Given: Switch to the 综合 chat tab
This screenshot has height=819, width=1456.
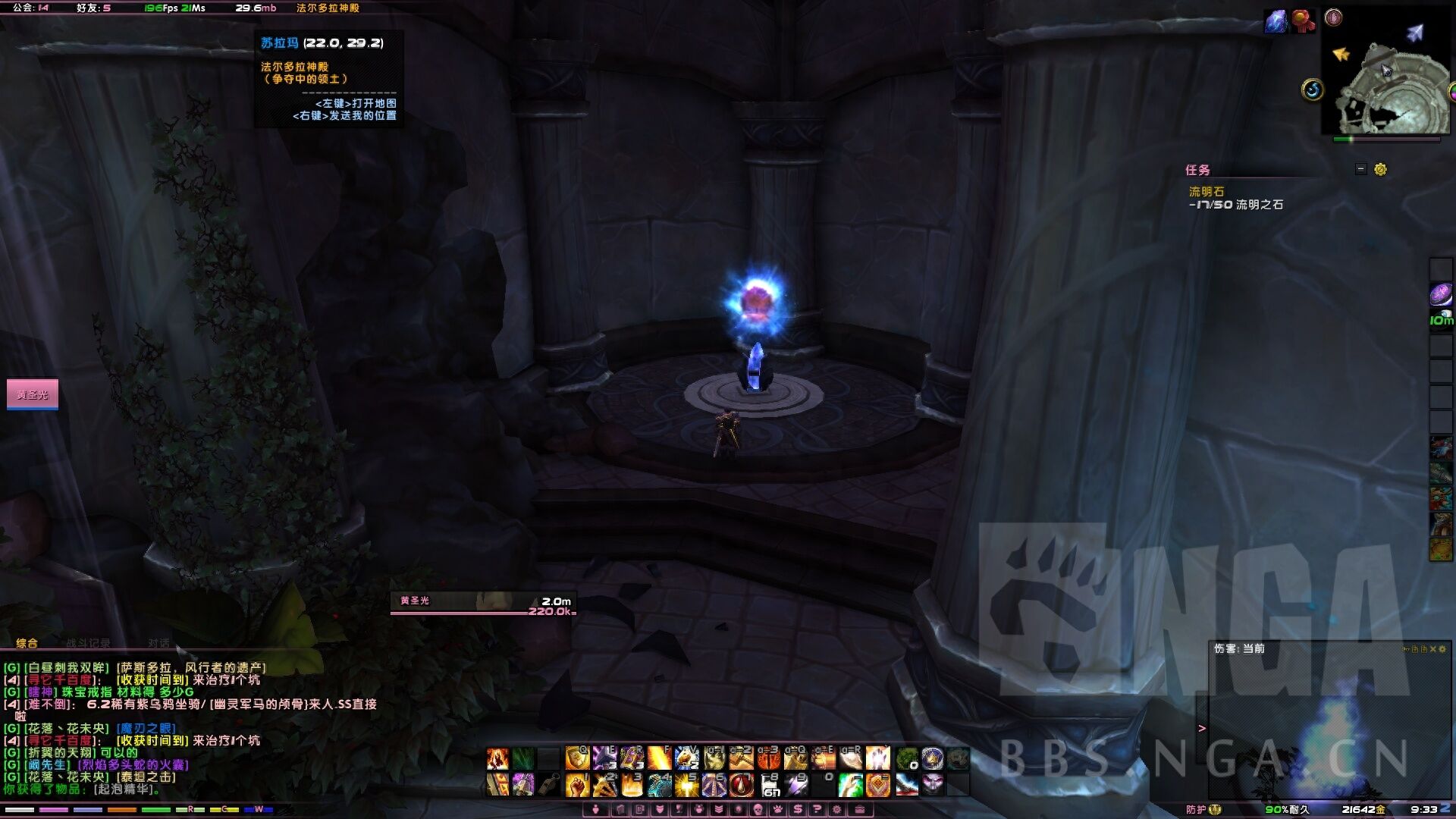Looking at the screenshot, I should click(x=27, y=643).
